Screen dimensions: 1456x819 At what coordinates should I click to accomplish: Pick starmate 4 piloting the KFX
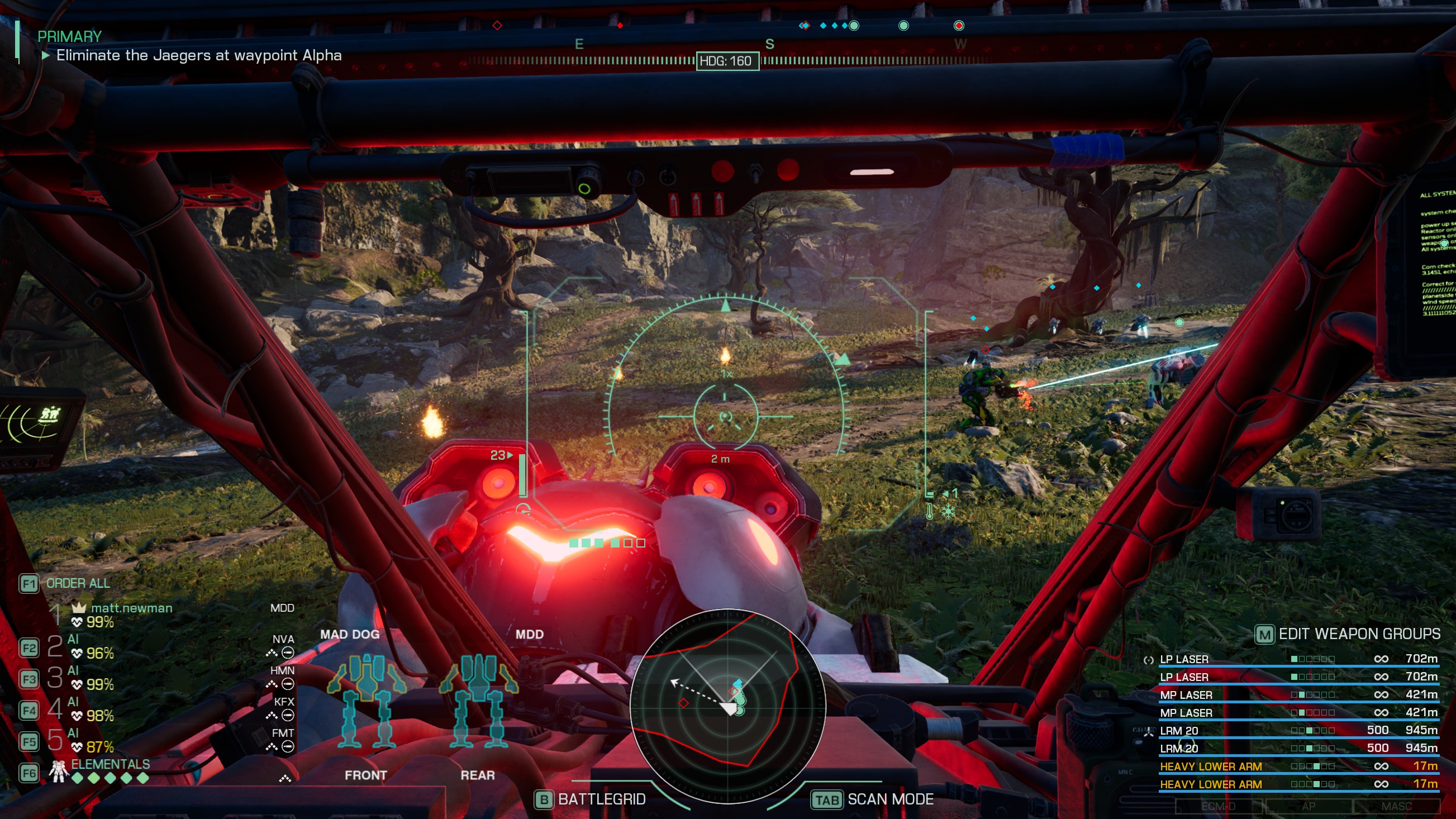[91, 710]
